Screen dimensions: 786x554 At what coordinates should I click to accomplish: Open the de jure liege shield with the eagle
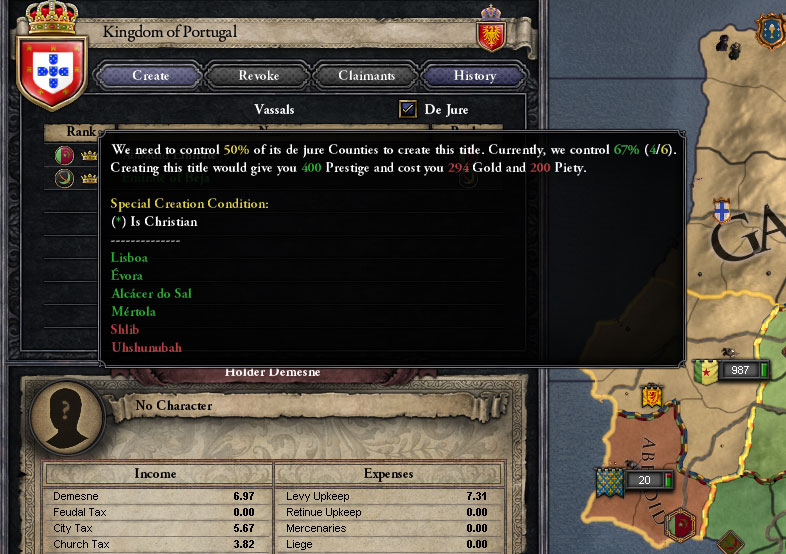491,34
